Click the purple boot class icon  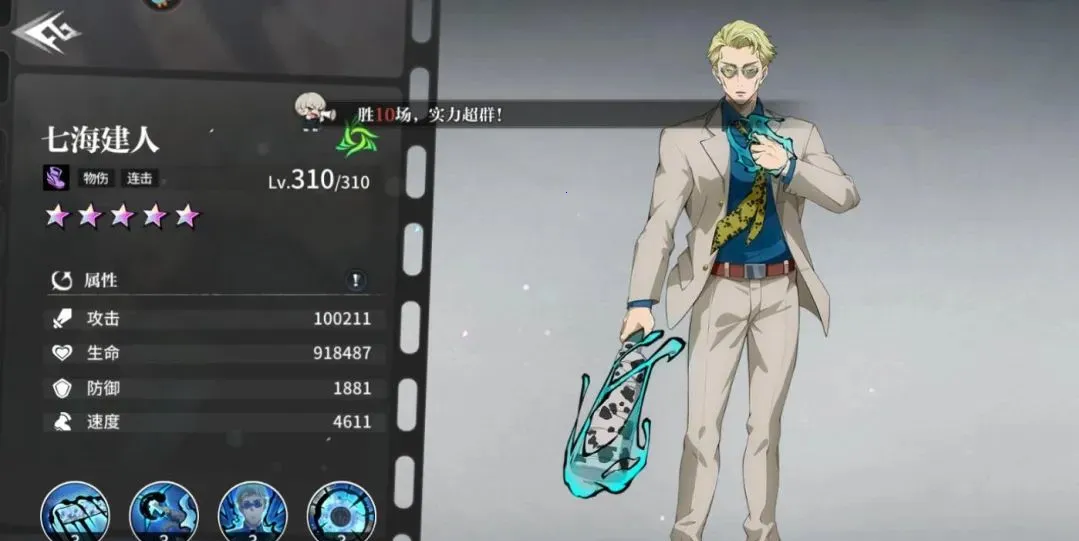point(56,178)
